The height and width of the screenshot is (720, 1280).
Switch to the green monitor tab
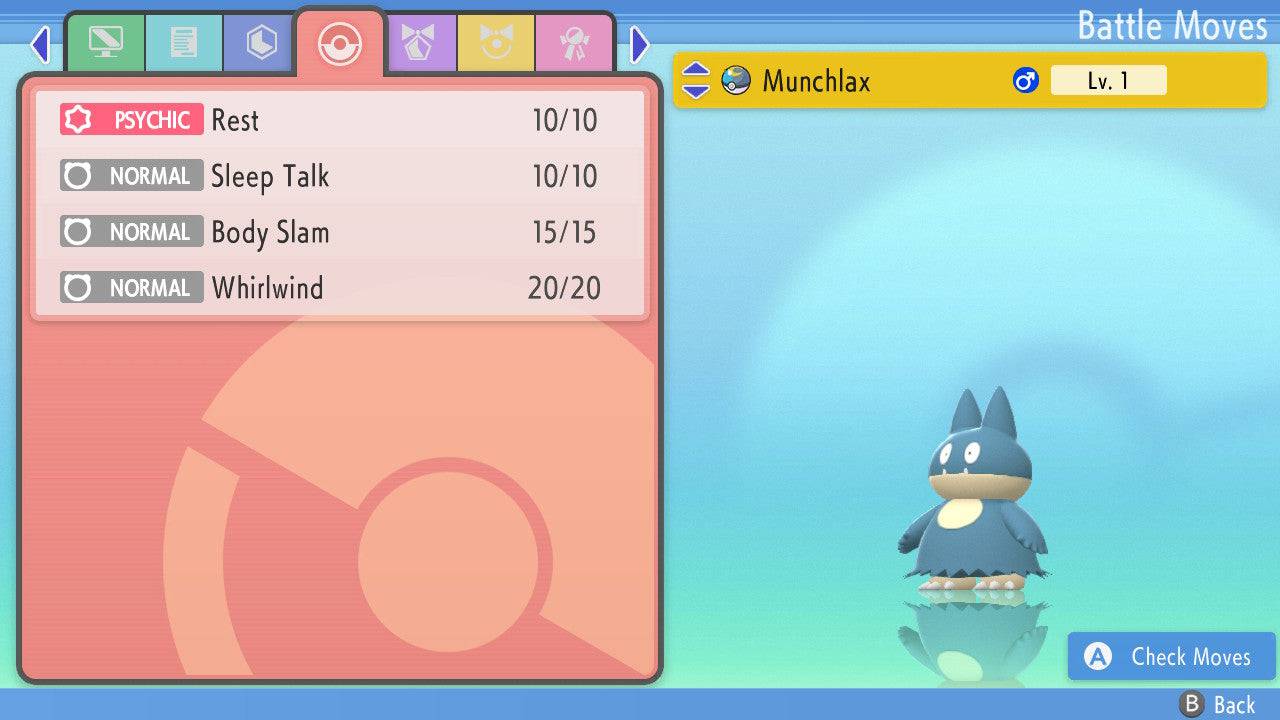[105, 42]
